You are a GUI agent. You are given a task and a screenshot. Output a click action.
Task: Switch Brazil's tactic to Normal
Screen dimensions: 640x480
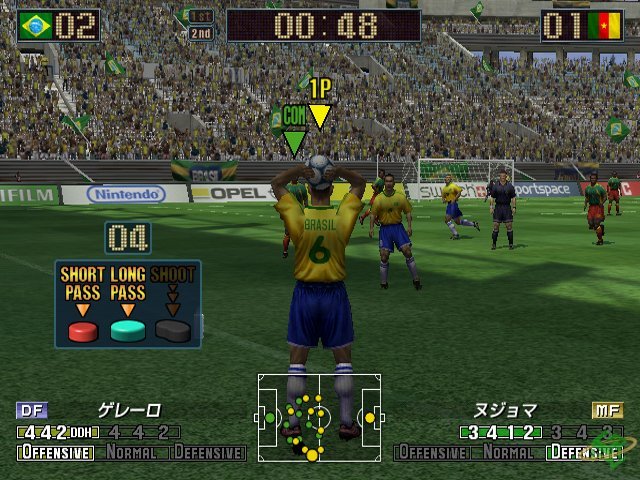(132, 453)
